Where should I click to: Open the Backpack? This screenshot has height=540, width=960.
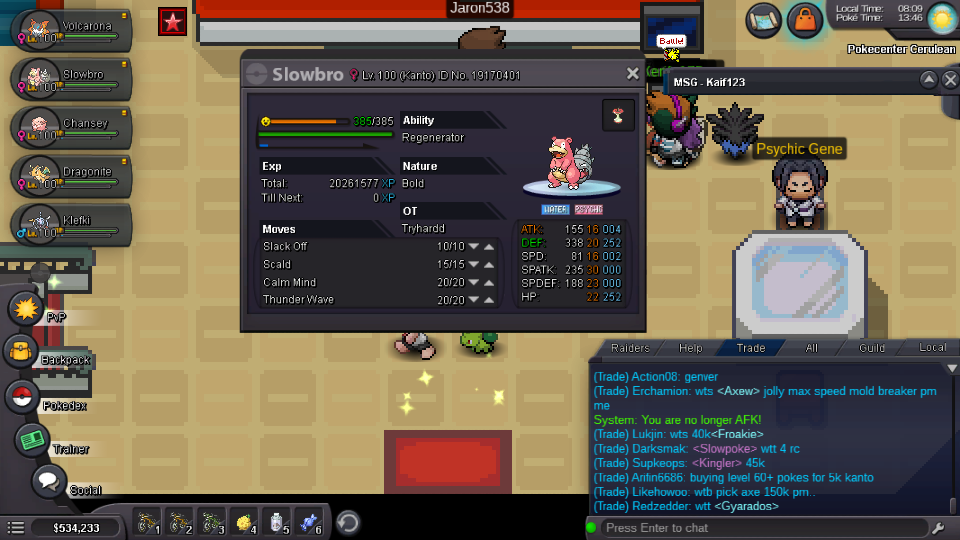[22, 351]
